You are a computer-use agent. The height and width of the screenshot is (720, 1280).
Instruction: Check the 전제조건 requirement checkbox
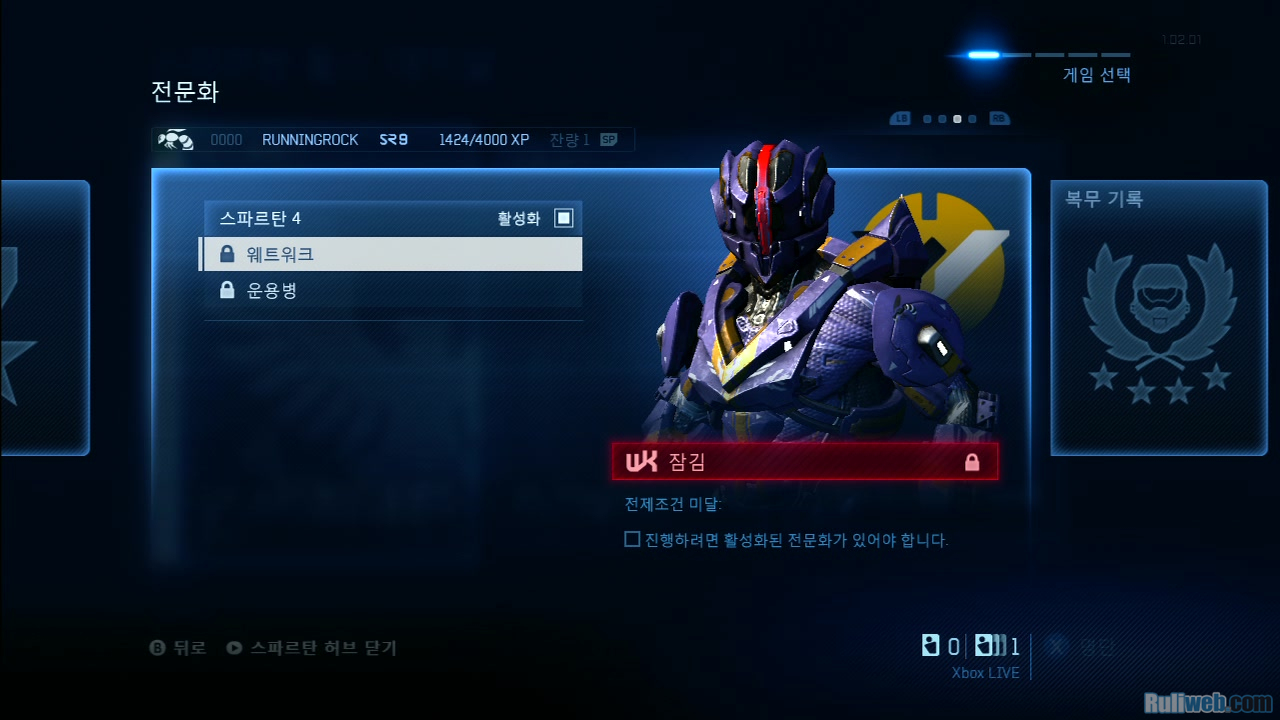pos(632,540)
